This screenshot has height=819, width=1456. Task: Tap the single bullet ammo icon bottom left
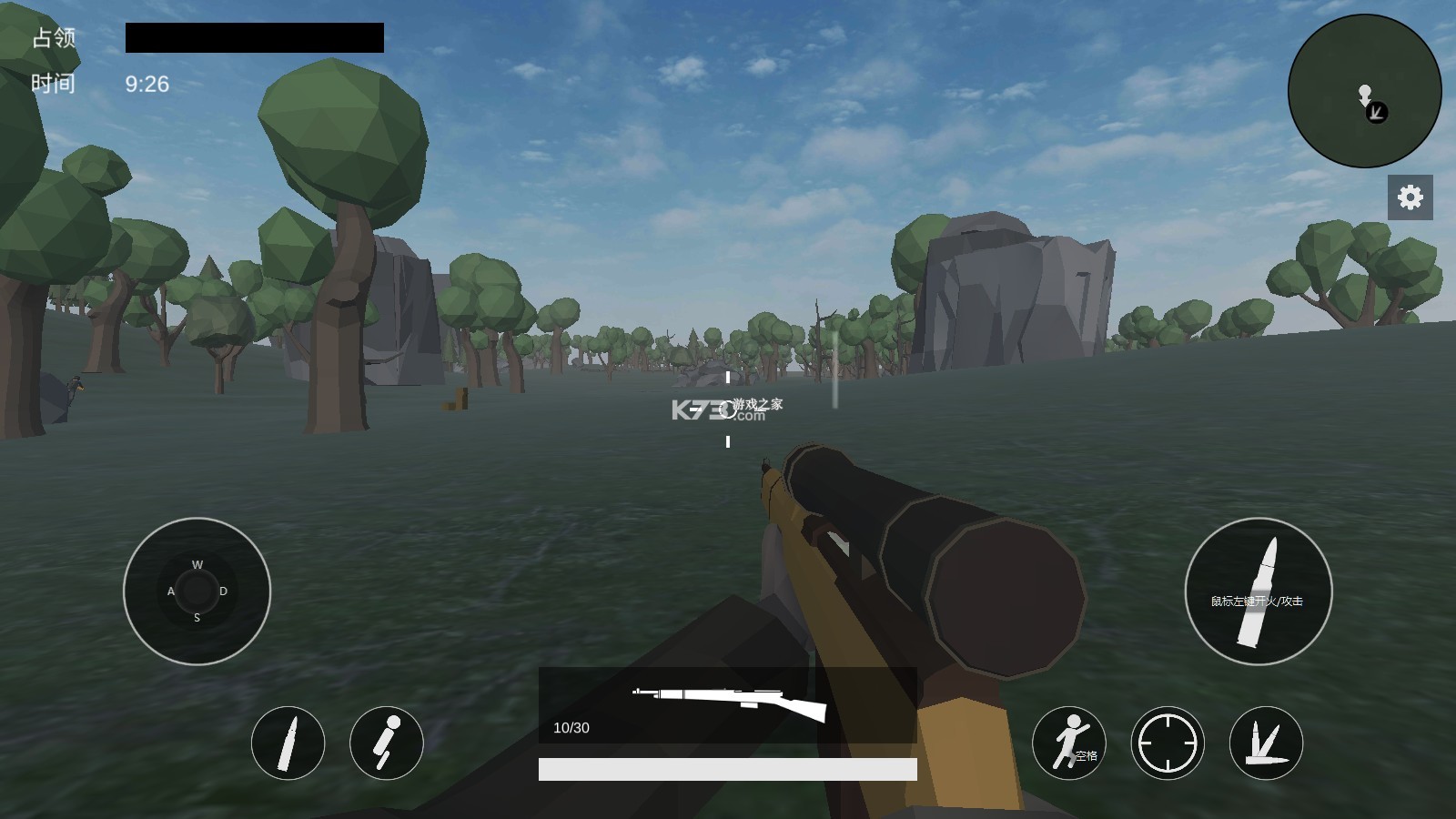pos(288,743)
